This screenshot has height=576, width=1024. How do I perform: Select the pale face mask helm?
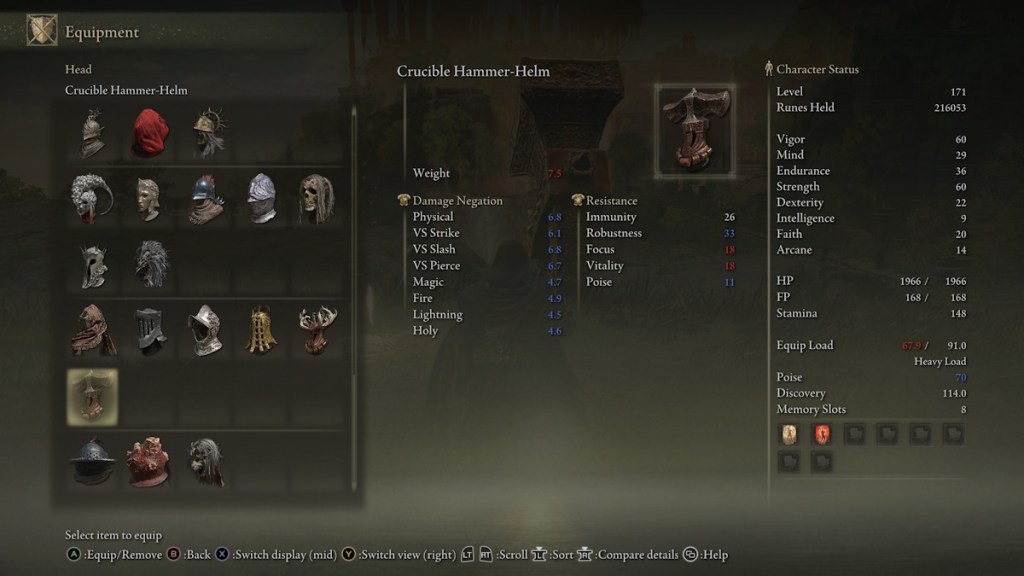(x=149, y=198)
